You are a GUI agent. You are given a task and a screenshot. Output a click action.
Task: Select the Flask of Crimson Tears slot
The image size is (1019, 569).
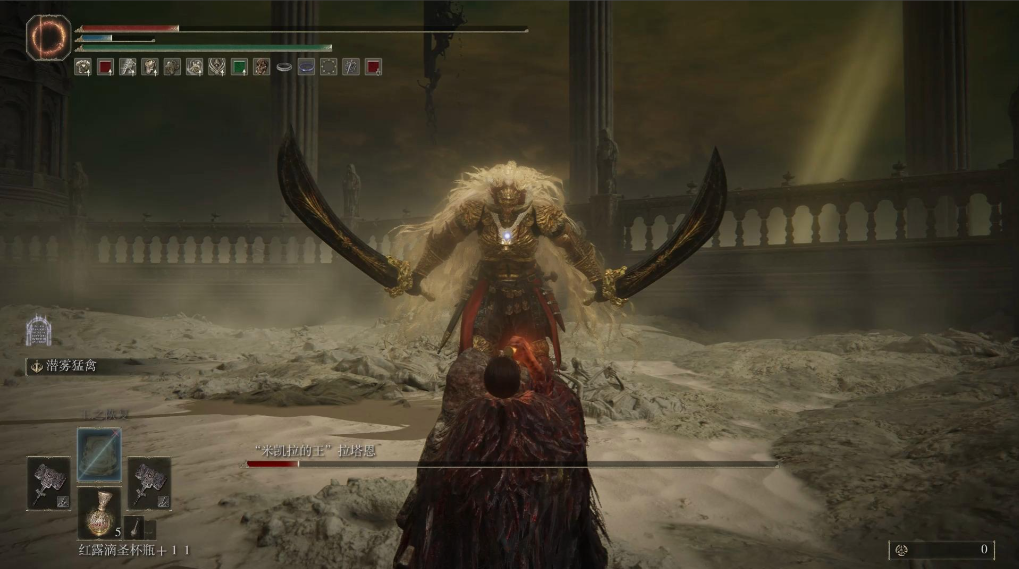(99, 512)
